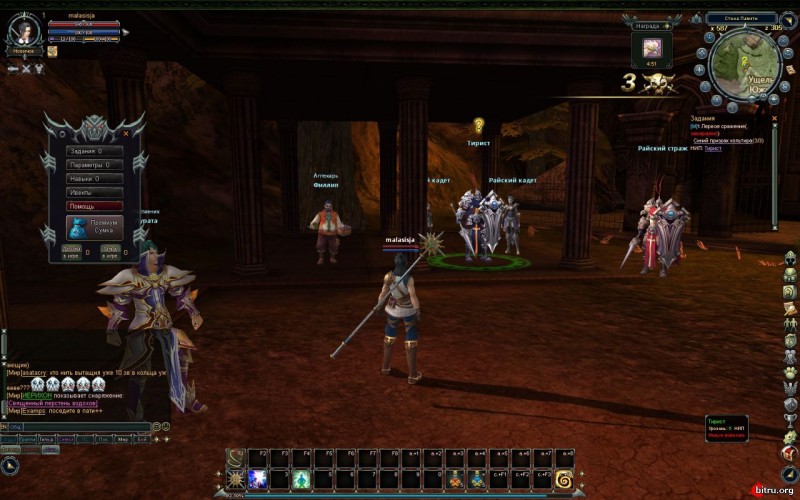This screenshot has height=500, width=800.
Task: Click the chat text input field
Action: click(80, 427)
